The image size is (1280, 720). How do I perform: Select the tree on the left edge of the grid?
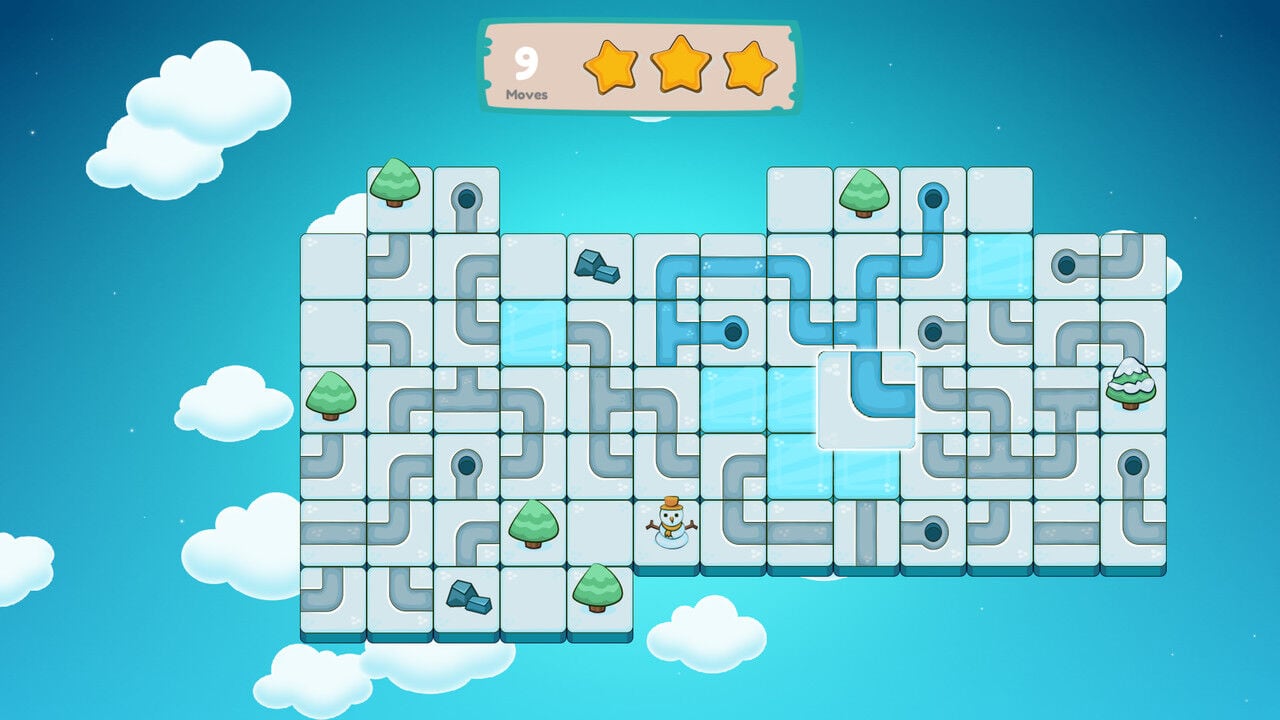(x=330, y=400)
